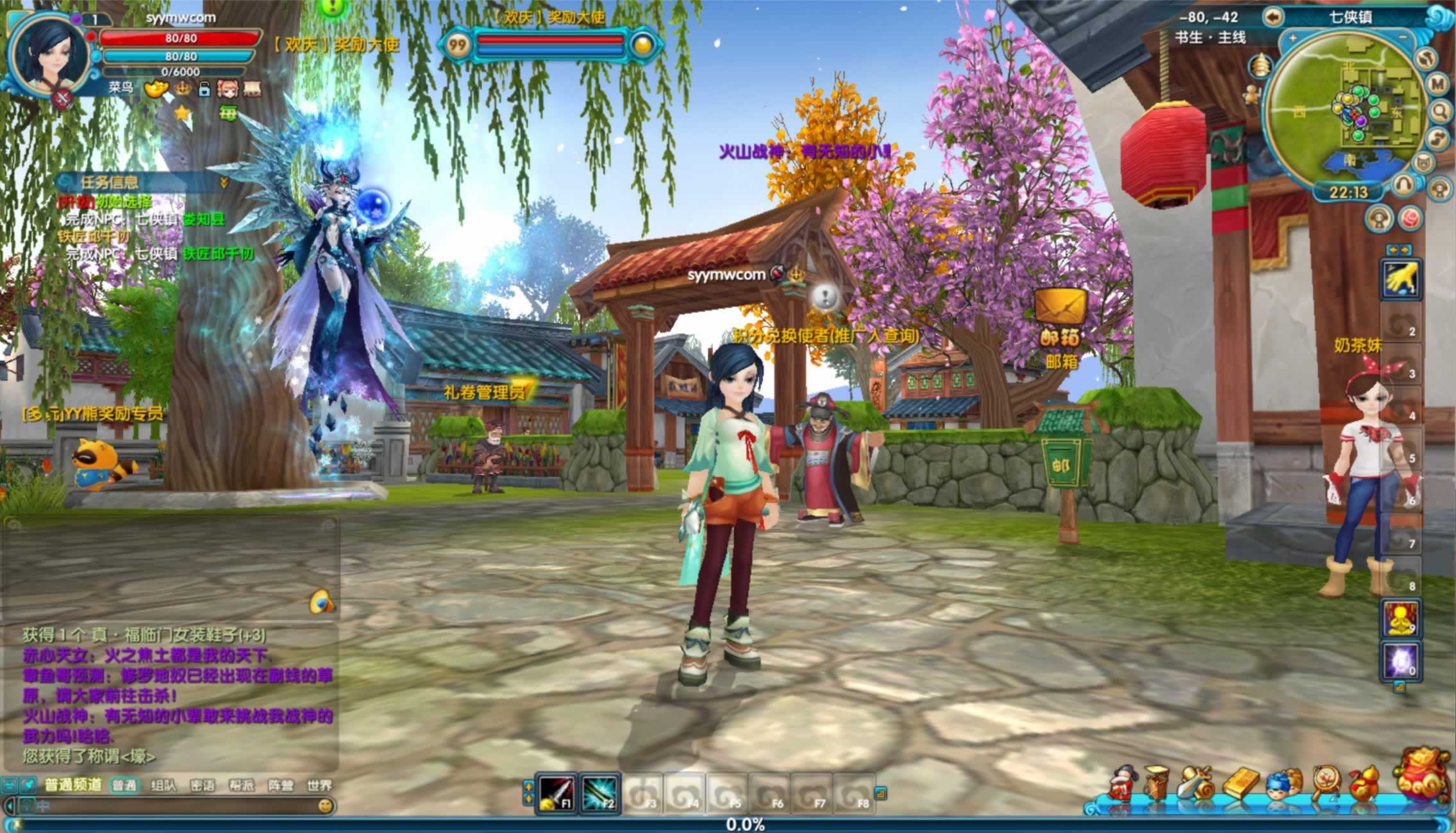The width and height of the screenshot is (1456, 833).
Task: Open the world map with M button
Action: [x=1437, y=84]
